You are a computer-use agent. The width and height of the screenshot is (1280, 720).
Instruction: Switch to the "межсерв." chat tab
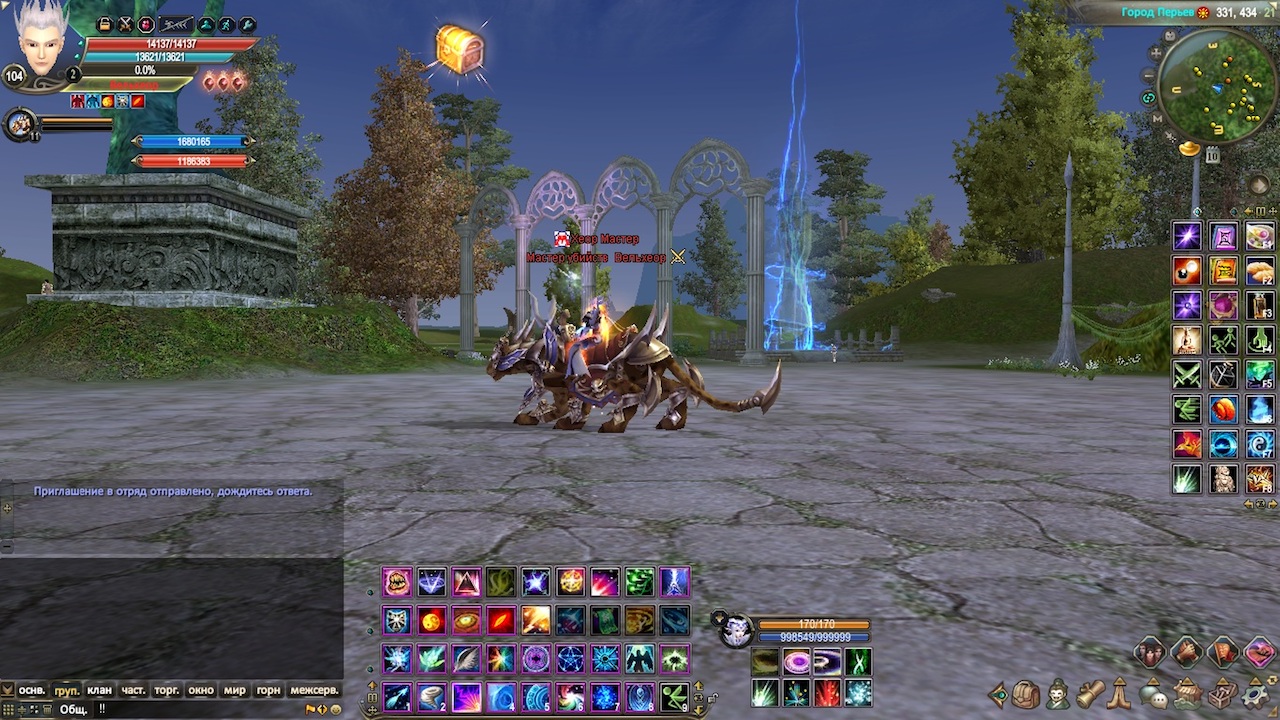(314, 690)
